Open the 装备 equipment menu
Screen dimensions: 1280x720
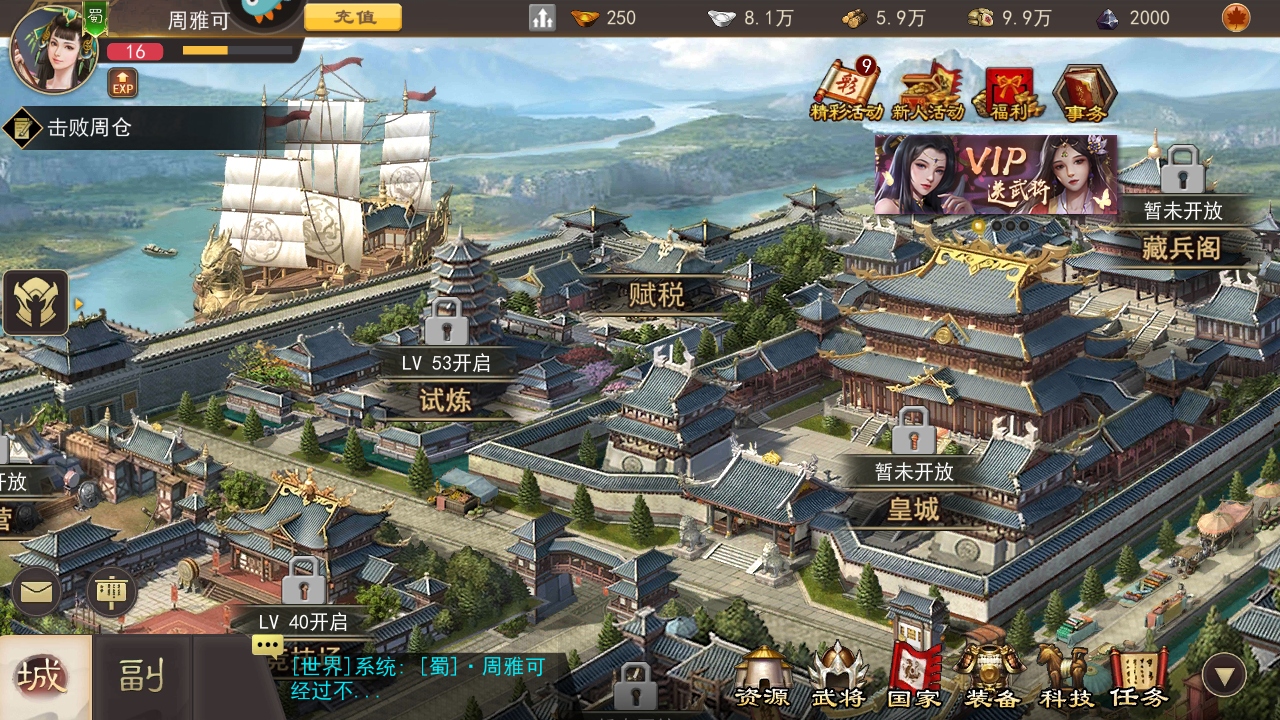[990, 676]
